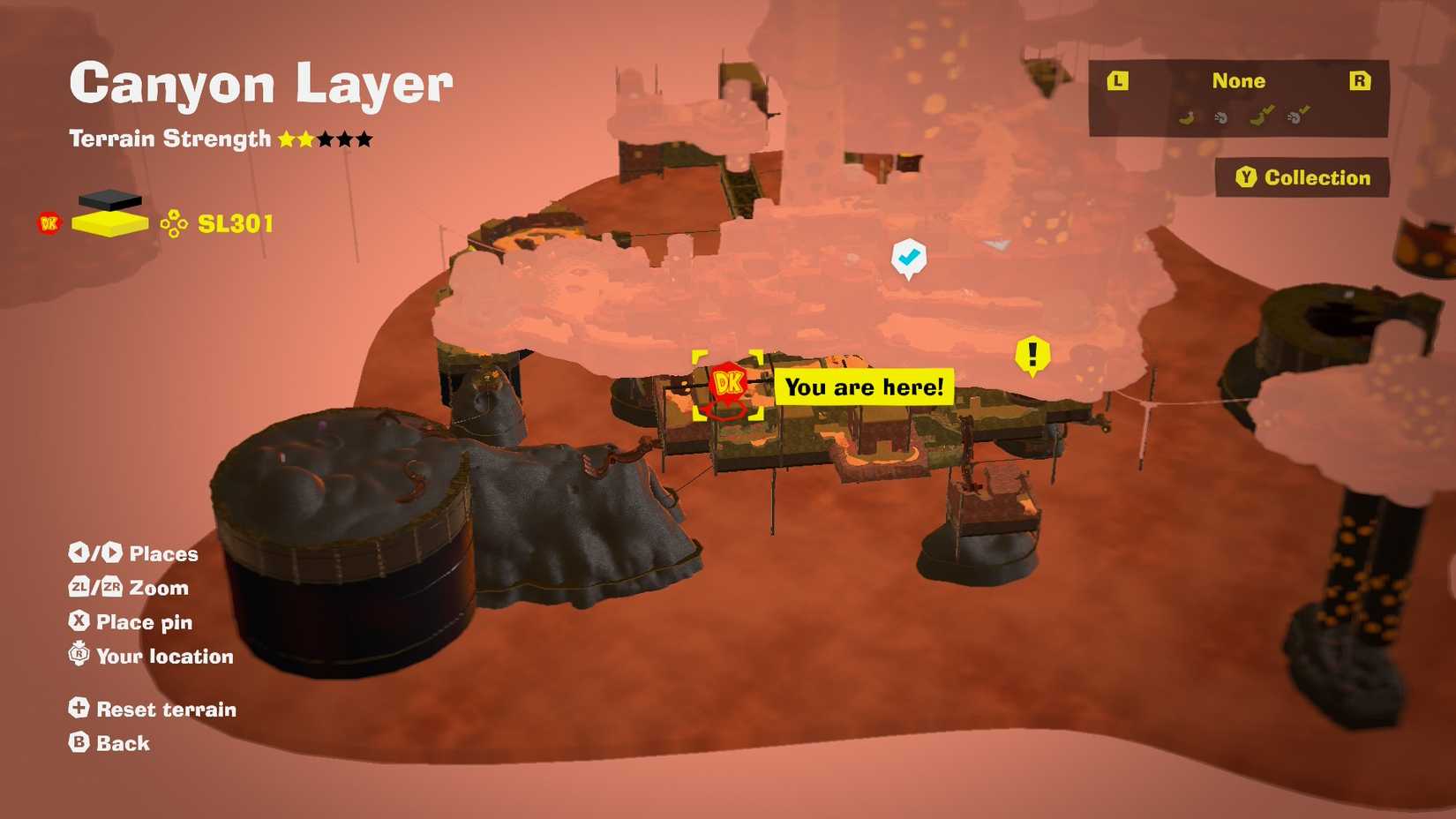Image resolution: width=1456 pixels, height=819 pixels.
Task: Open the Y Collection menu
Action: point(1301,177)
